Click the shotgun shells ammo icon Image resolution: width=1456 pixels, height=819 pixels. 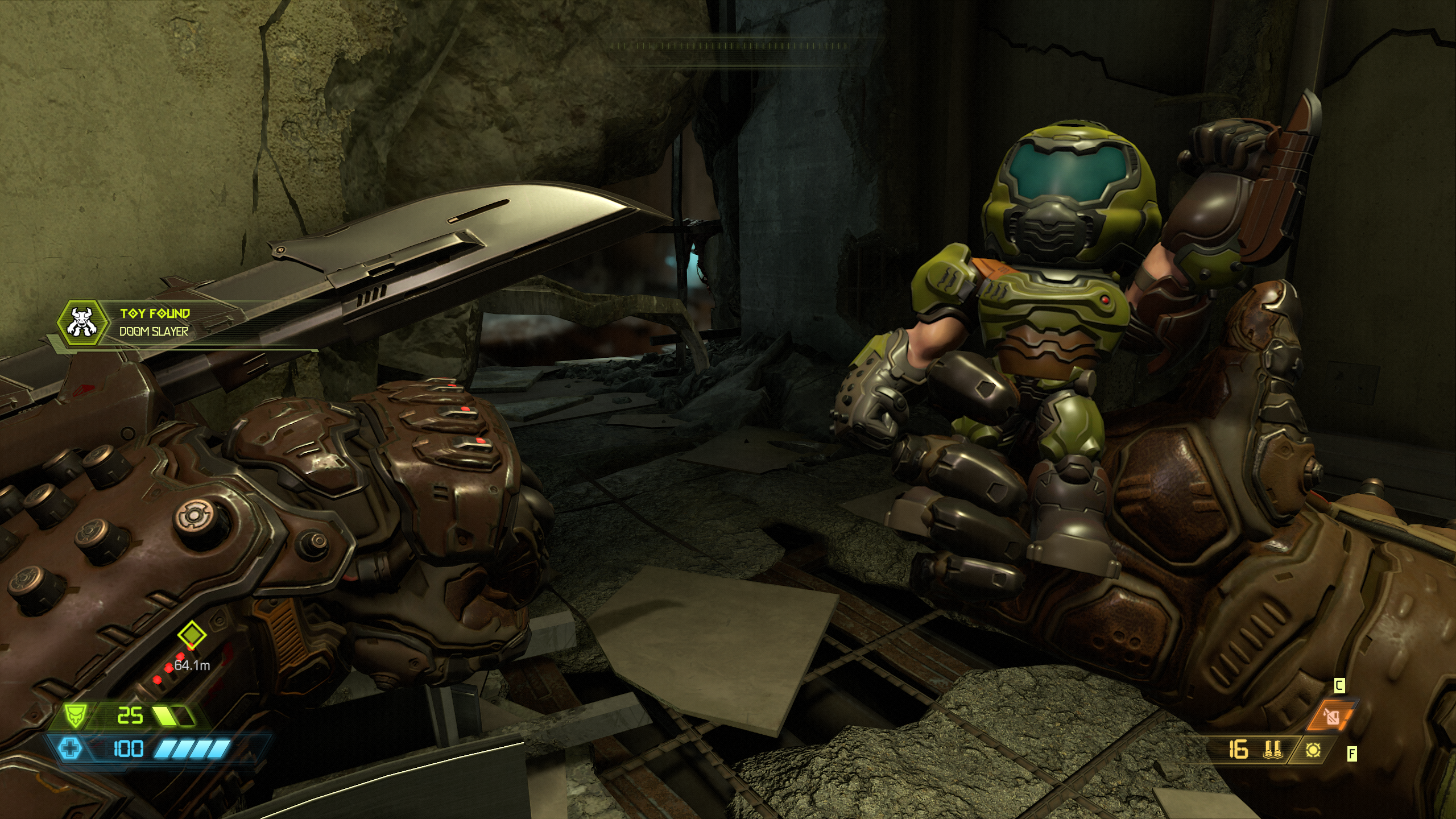[x=1272, y=750]
